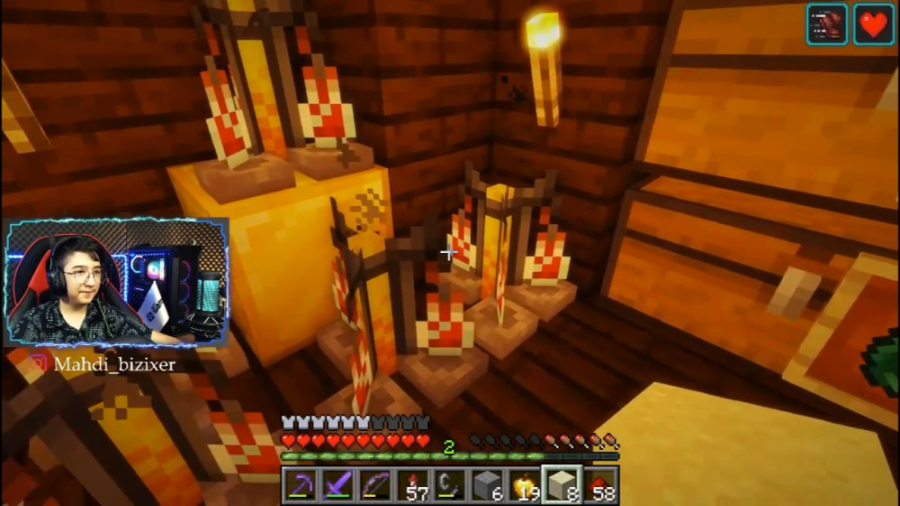Choose the golden apple stack of 19
Image resolution: width=900 pixels, height=506 pixels.
[x=524, y=486]
